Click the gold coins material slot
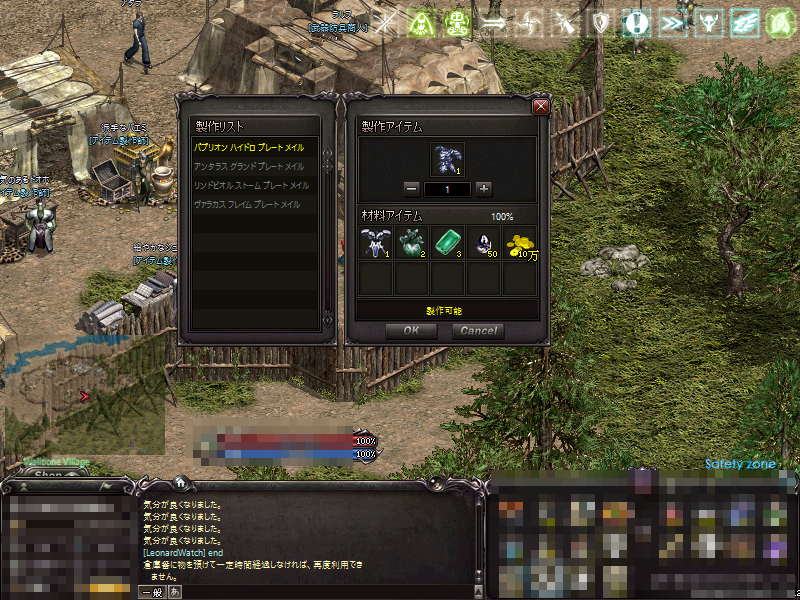The height and width of the screenshot is (600, 800). [519, 242]
